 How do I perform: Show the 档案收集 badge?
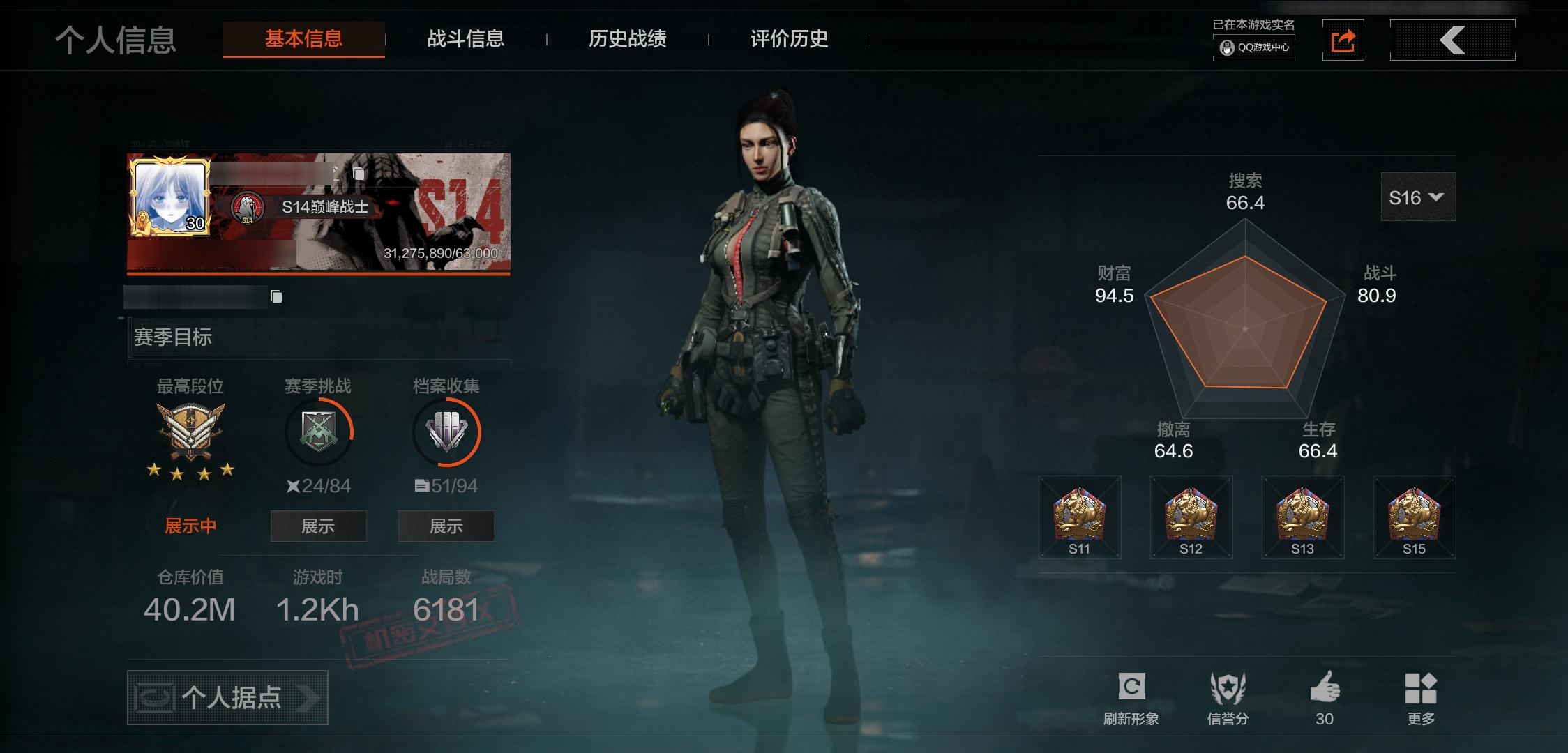[x=446, y=526]
